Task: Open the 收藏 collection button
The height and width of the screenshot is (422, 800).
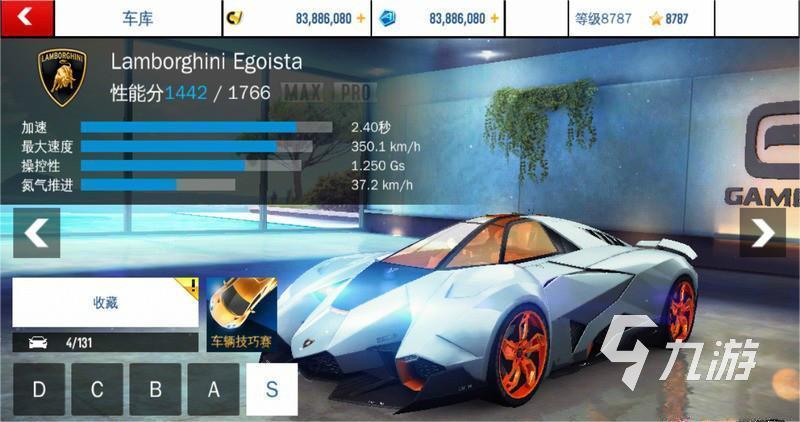Action: tap(105, 302)
